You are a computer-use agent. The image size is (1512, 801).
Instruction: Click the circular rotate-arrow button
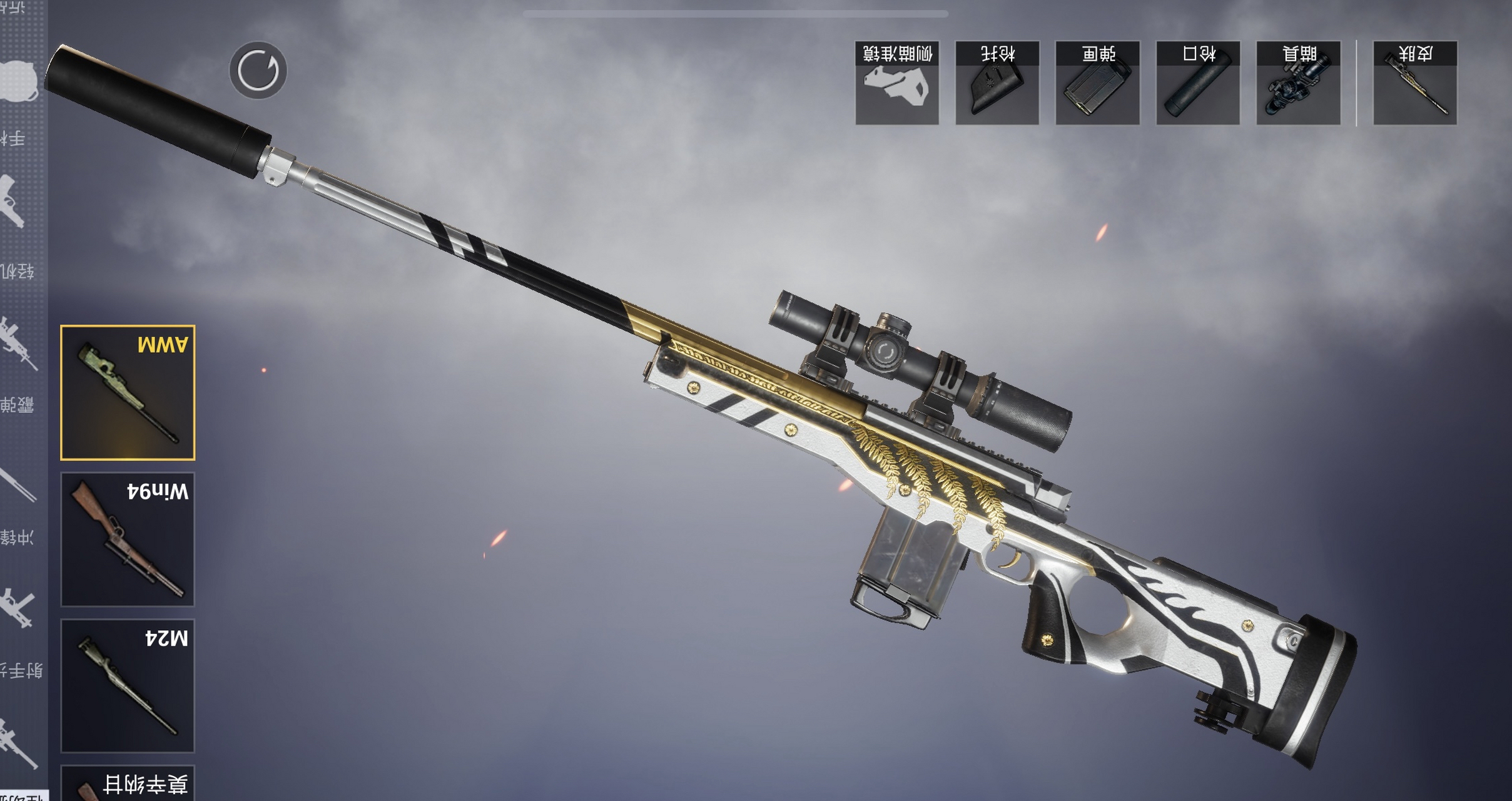258,71
